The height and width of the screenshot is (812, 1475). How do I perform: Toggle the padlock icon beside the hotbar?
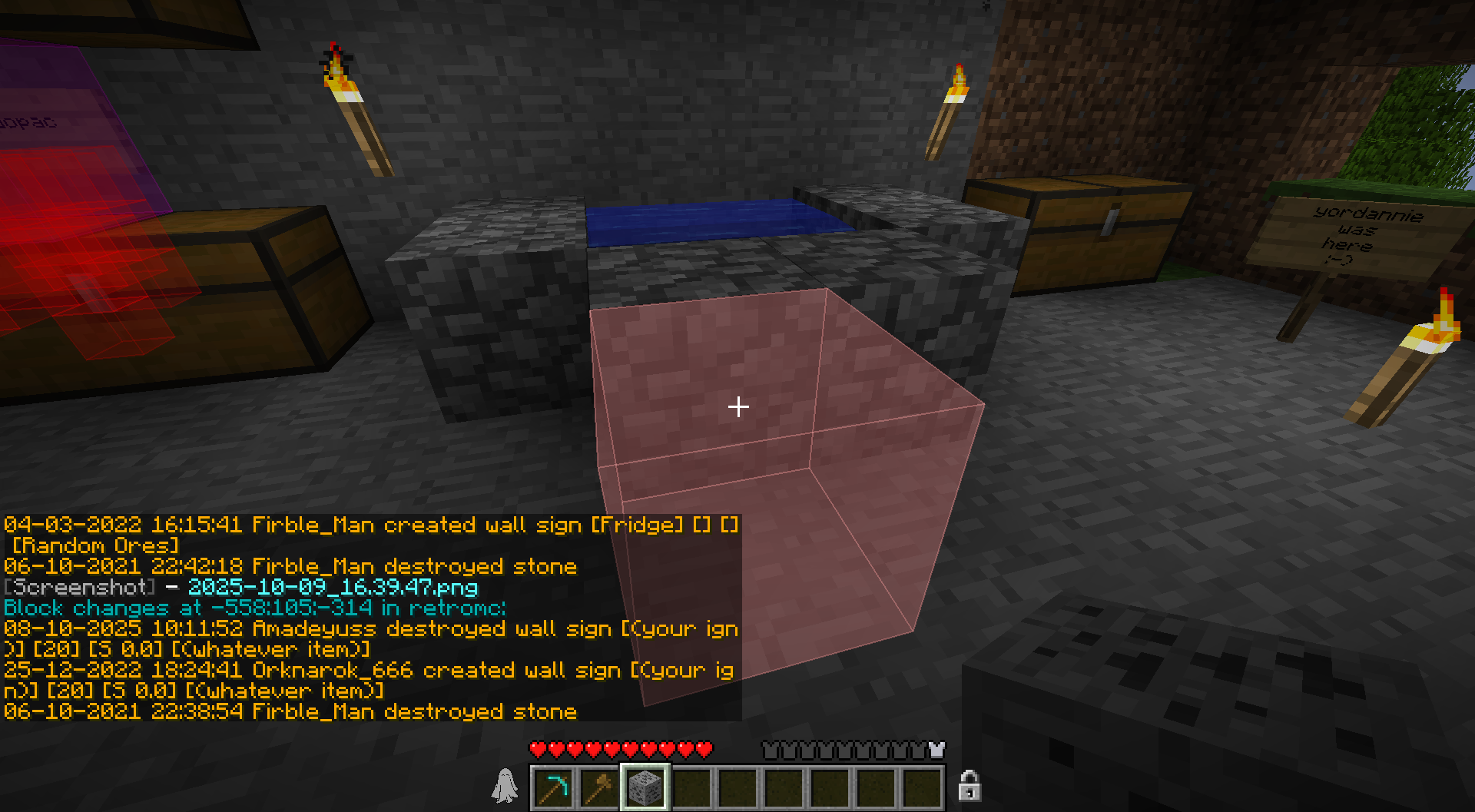pos(970,786)
